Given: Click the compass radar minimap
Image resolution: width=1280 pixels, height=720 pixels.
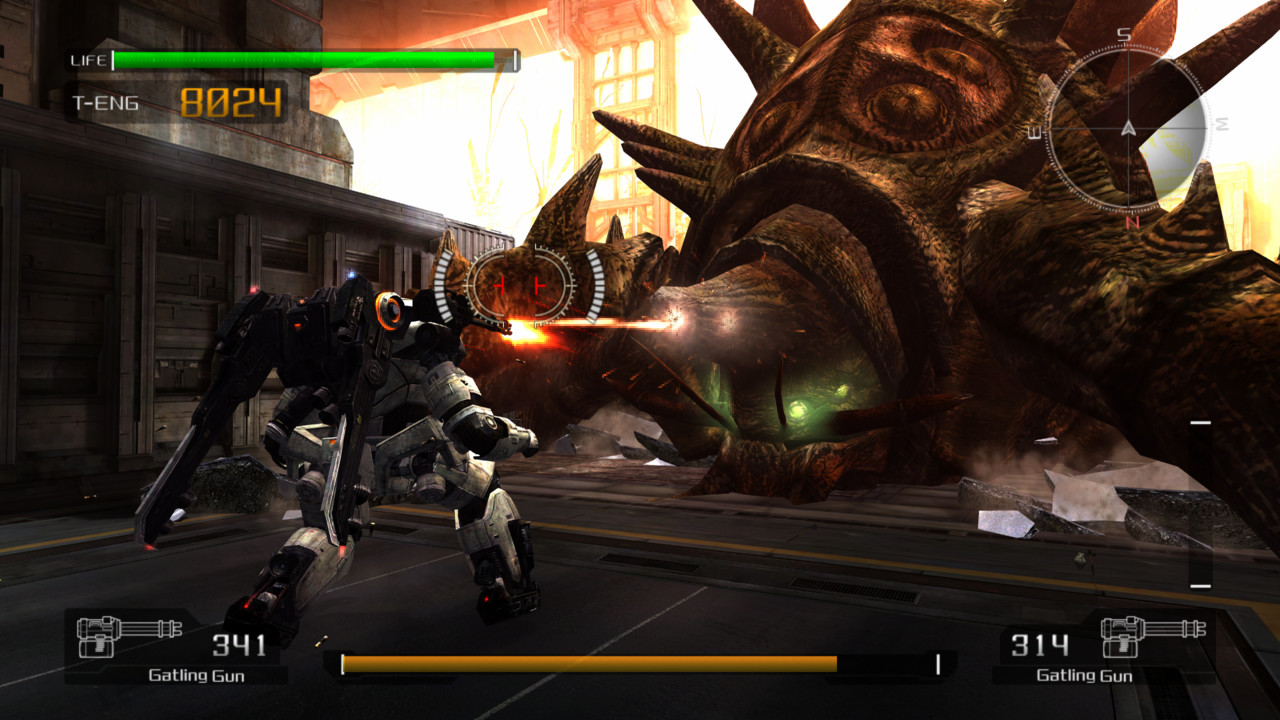Looking at the screenshot, I should 1128,129.
